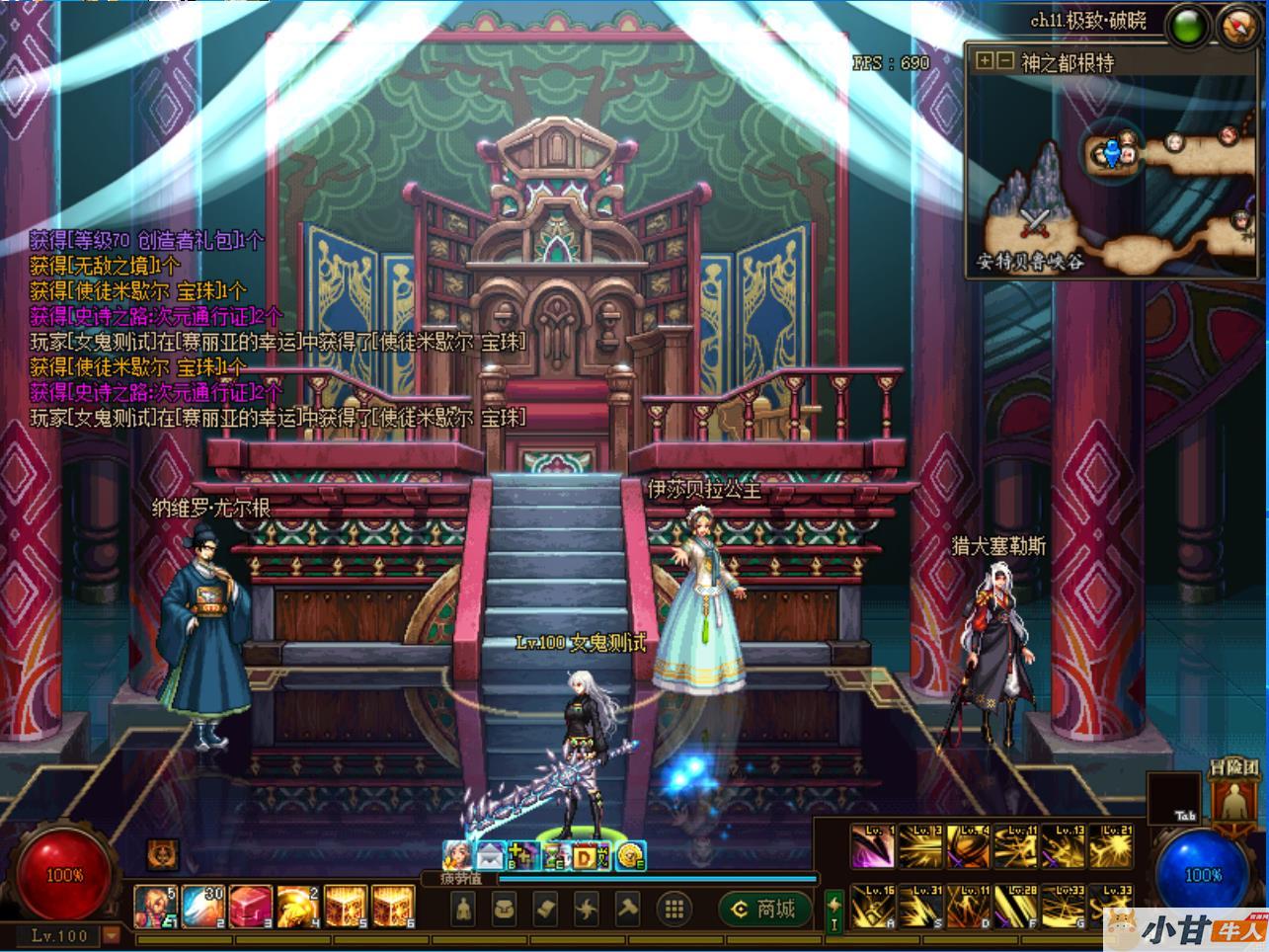Open the inventory bag button
The height and width of the screenshot is (952, 1269).
click(504, 909)
